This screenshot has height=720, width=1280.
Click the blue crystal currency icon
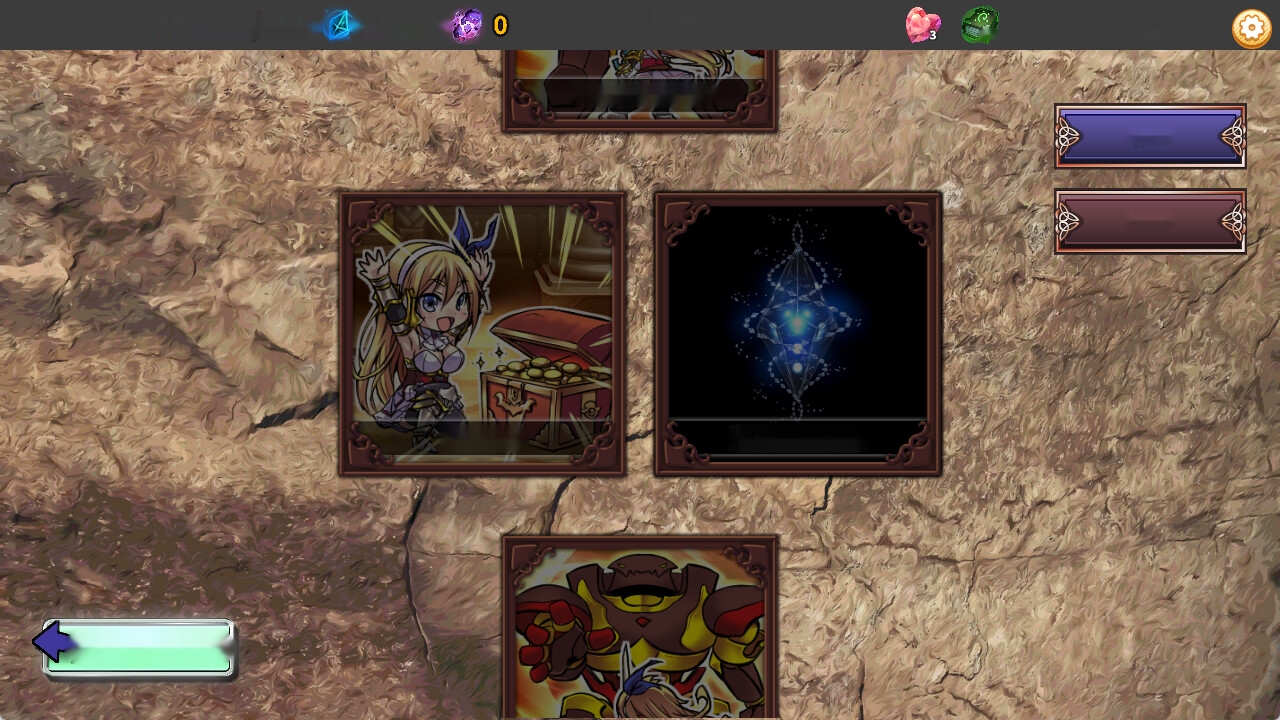coord(338,25)
